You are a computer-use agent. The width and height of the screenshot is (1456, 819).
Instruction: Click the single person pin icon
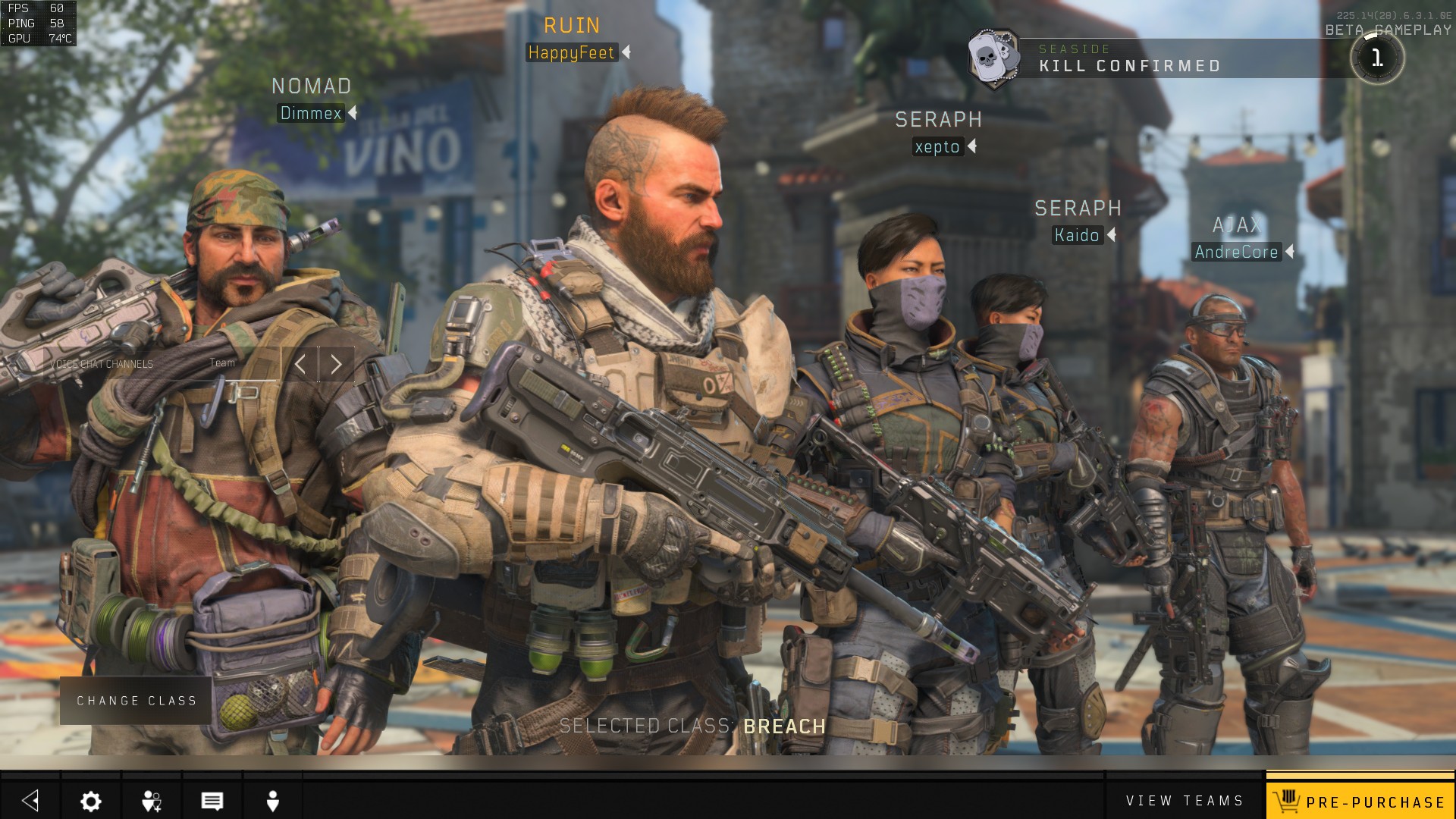pos(273,801)
